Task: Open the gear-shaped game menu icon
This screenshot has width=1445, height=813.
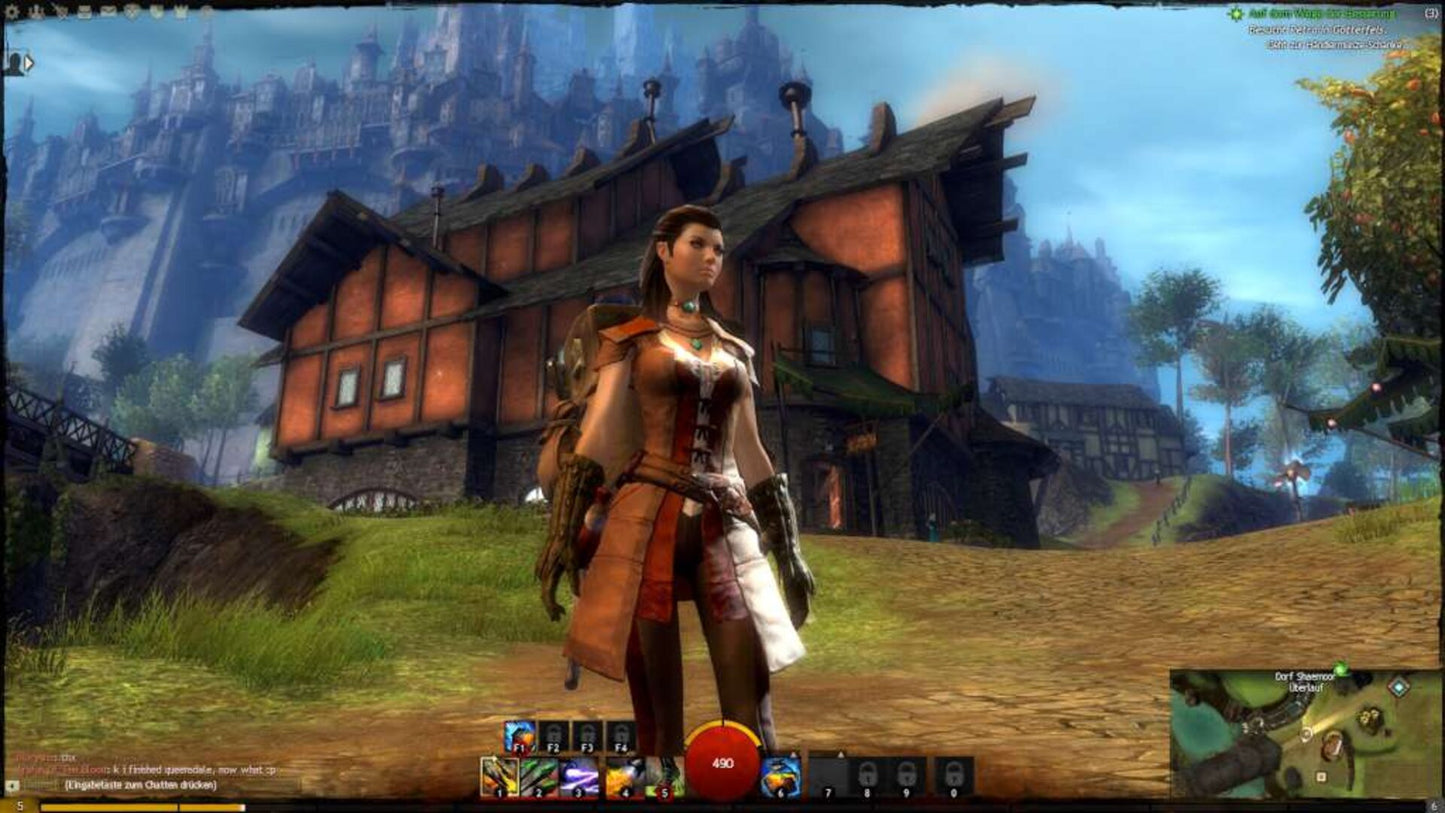Action: click(x=13, y=12)
